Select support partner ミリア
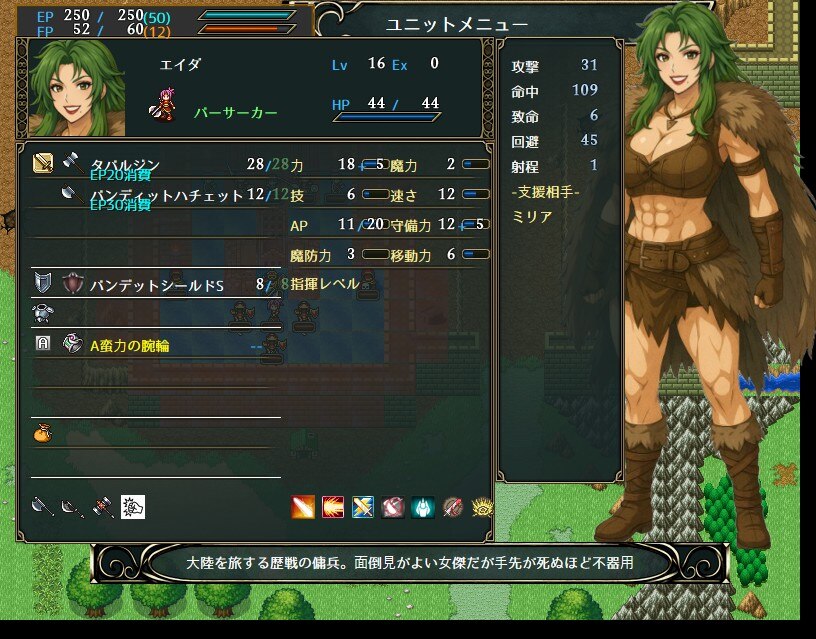Viewport: 816px width, 639px height. 530,216
